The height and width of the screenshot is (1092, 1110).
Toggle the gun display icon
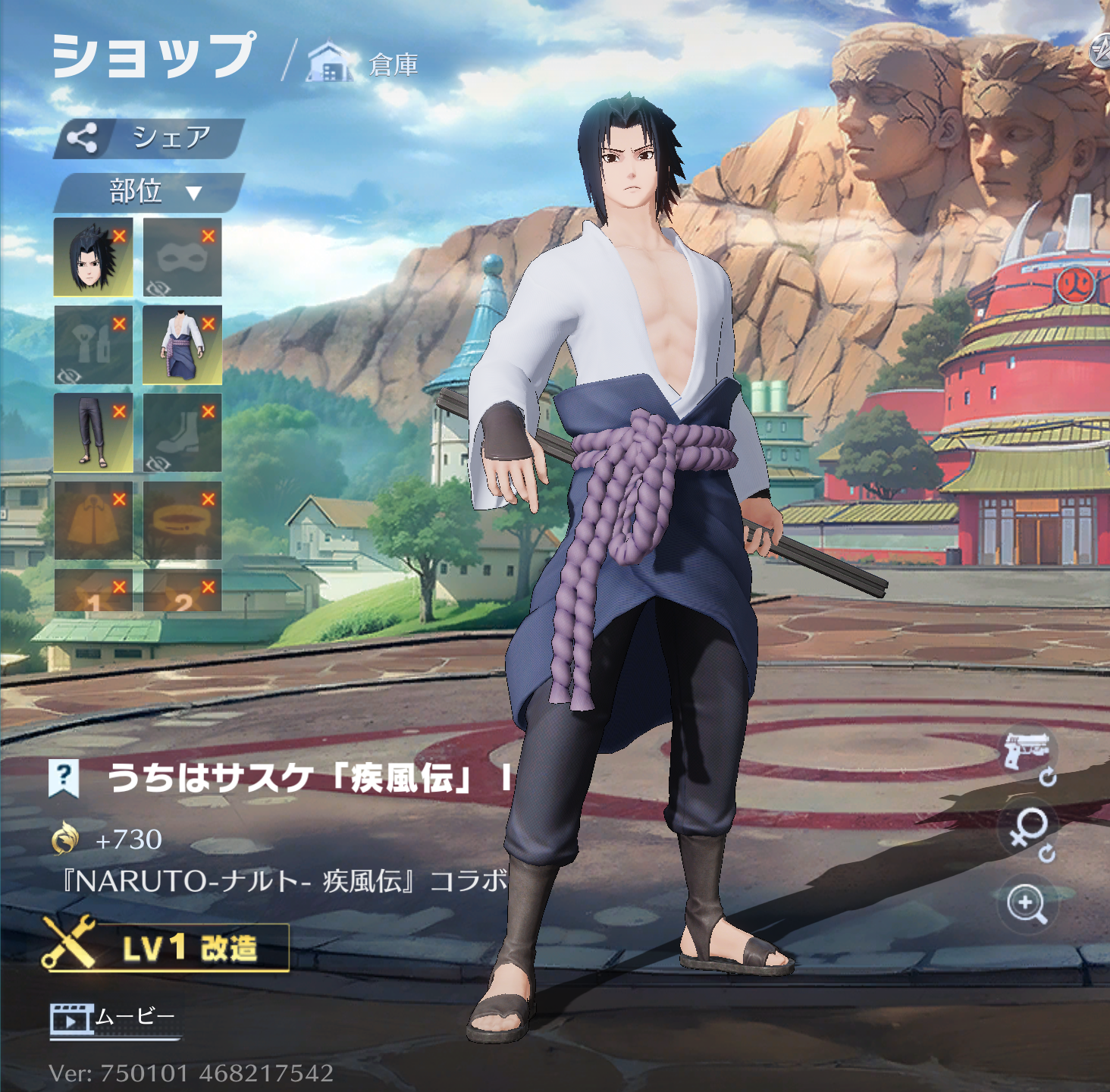[1027, 753]
